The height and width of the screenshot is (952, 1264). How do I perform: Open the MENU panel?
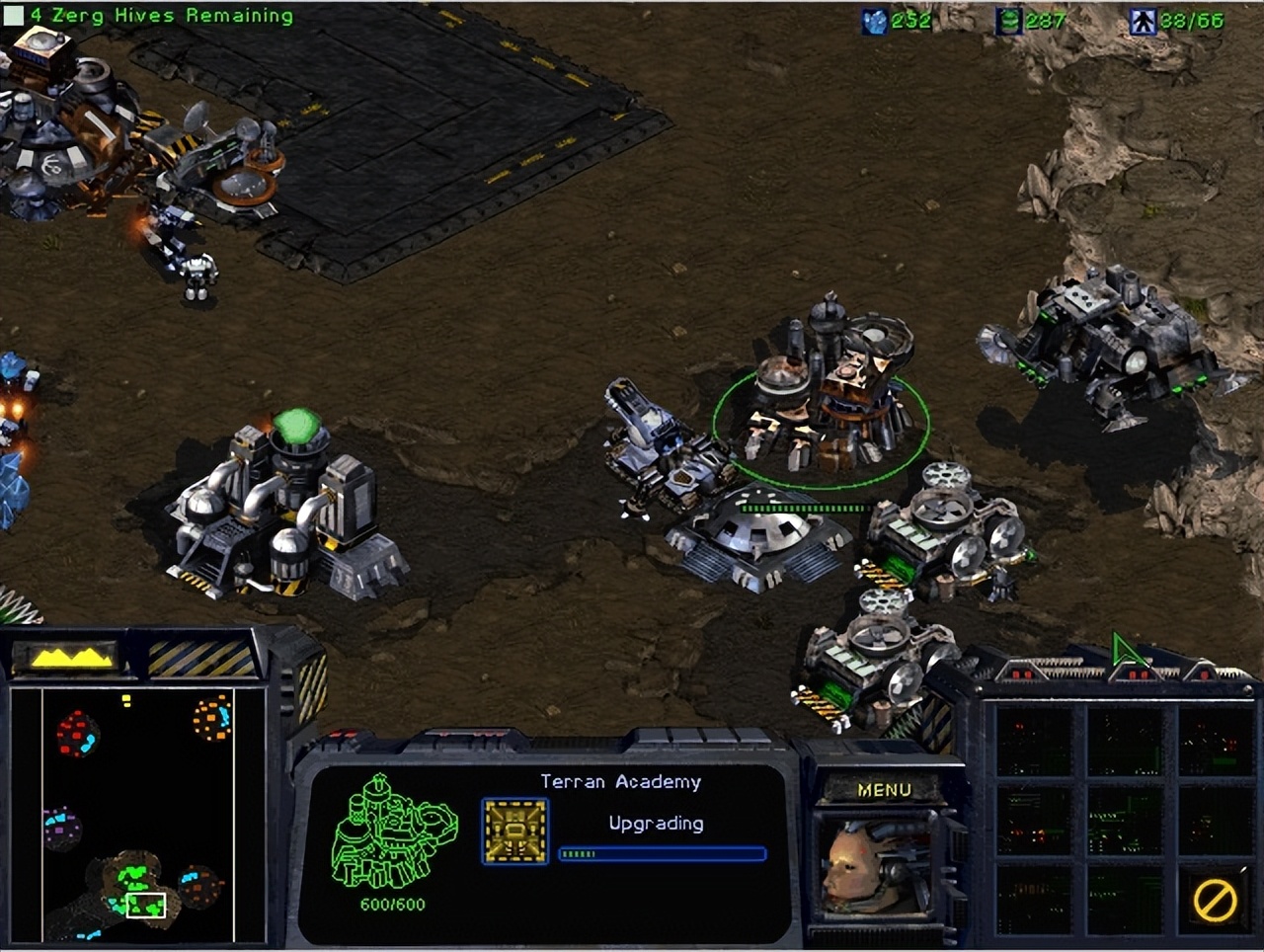885,789
